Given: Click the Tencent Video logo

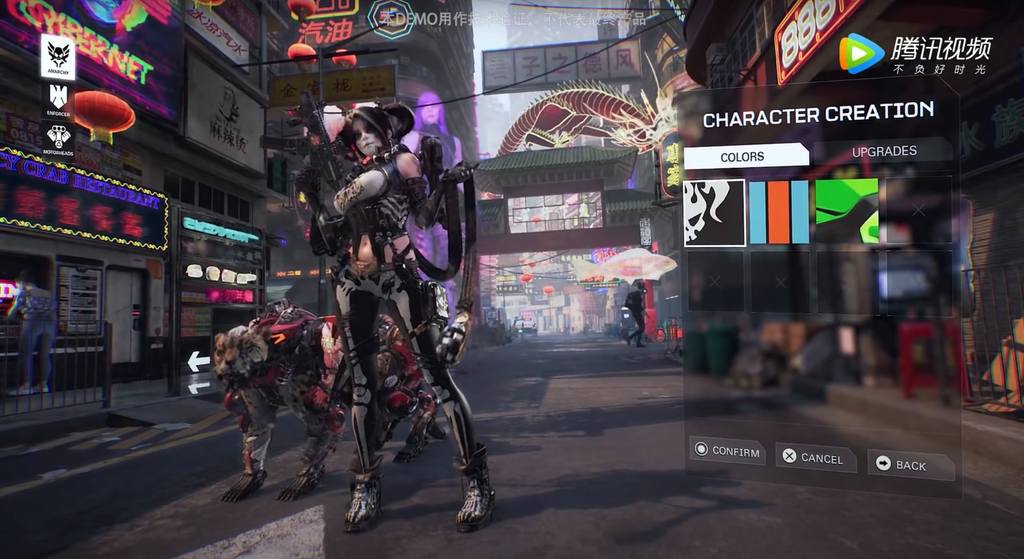Looking at the screenshot, I should click(x=916, y=54).
